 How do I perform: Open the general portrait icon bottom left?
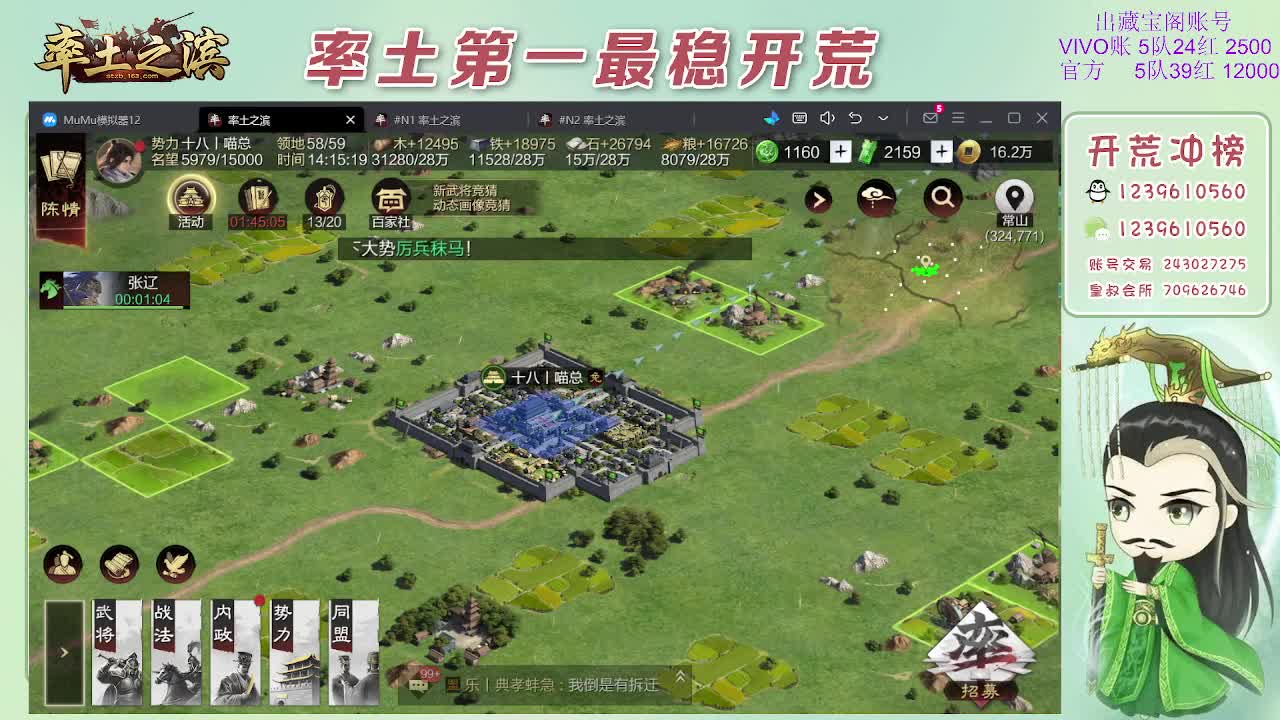(63, 564)
